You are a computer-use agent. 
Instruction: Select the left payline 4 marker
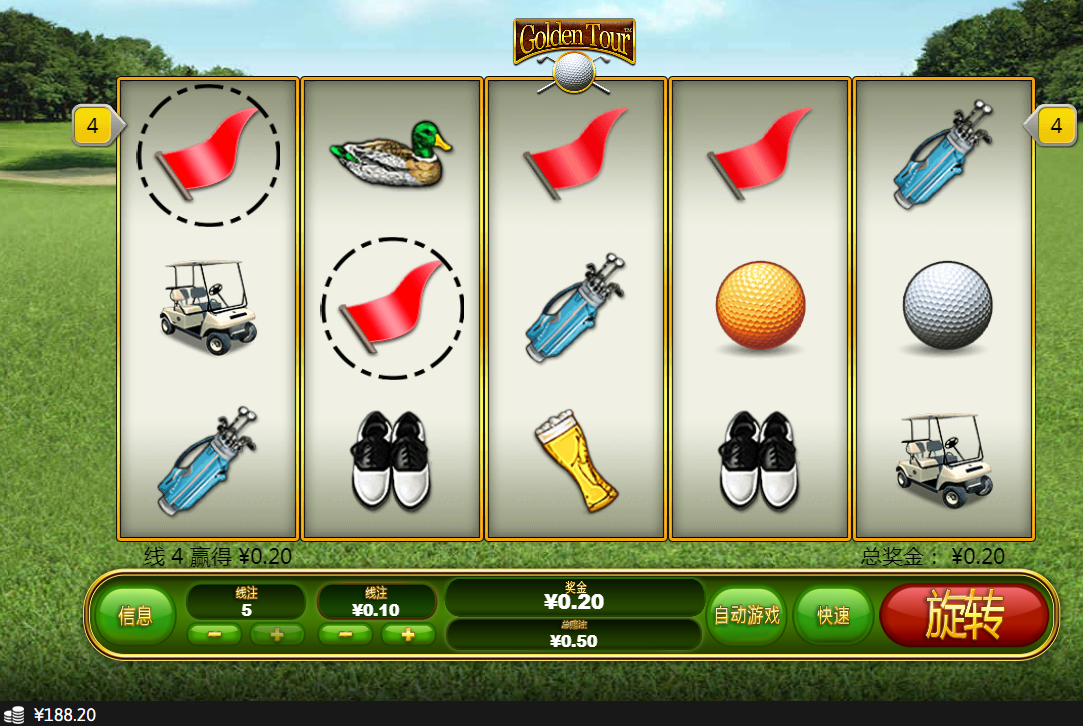(94, 126)
